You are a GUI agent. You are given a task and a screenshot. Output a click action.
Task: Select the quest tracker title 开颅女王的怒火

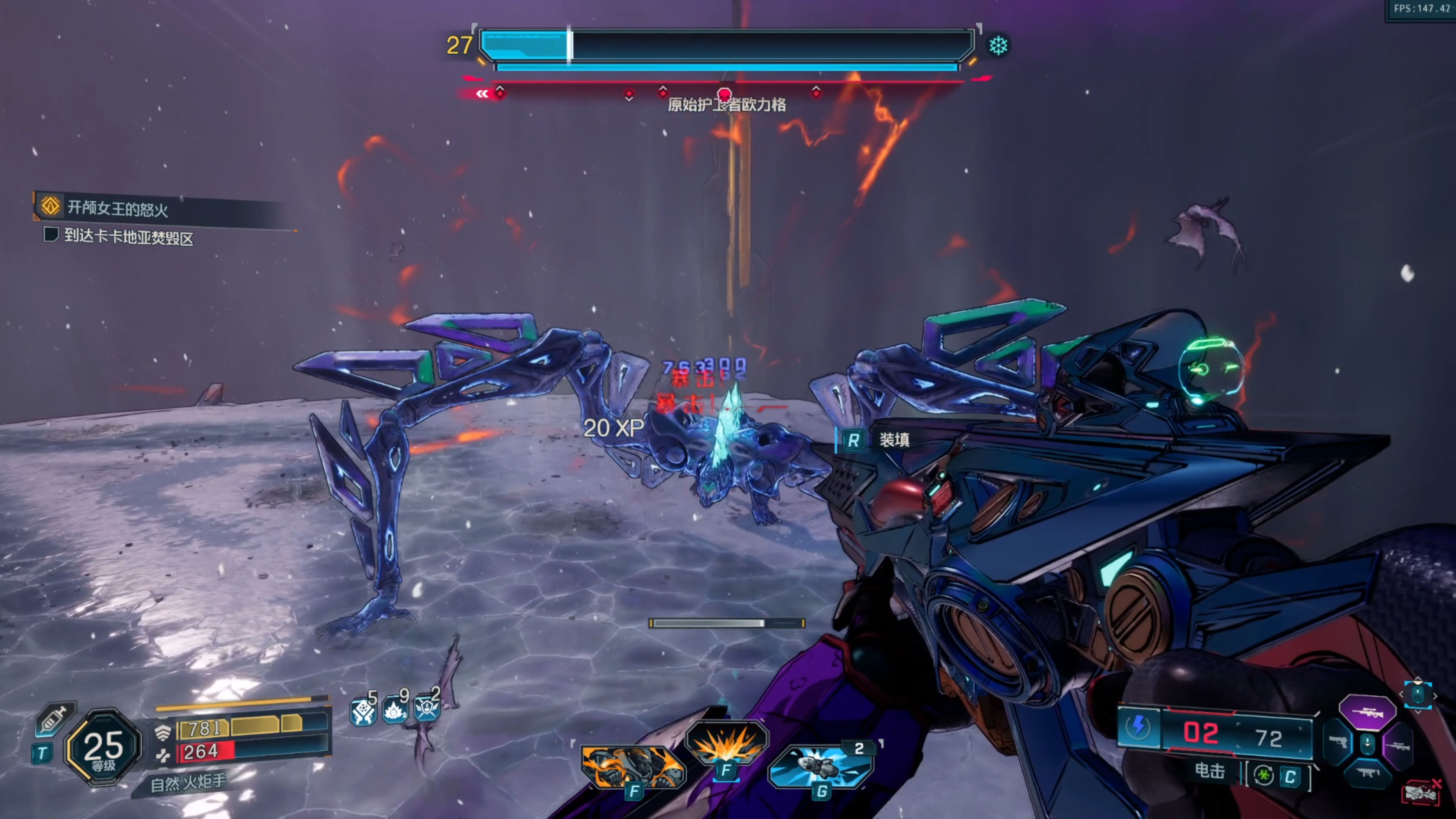(x=118, y=209)
